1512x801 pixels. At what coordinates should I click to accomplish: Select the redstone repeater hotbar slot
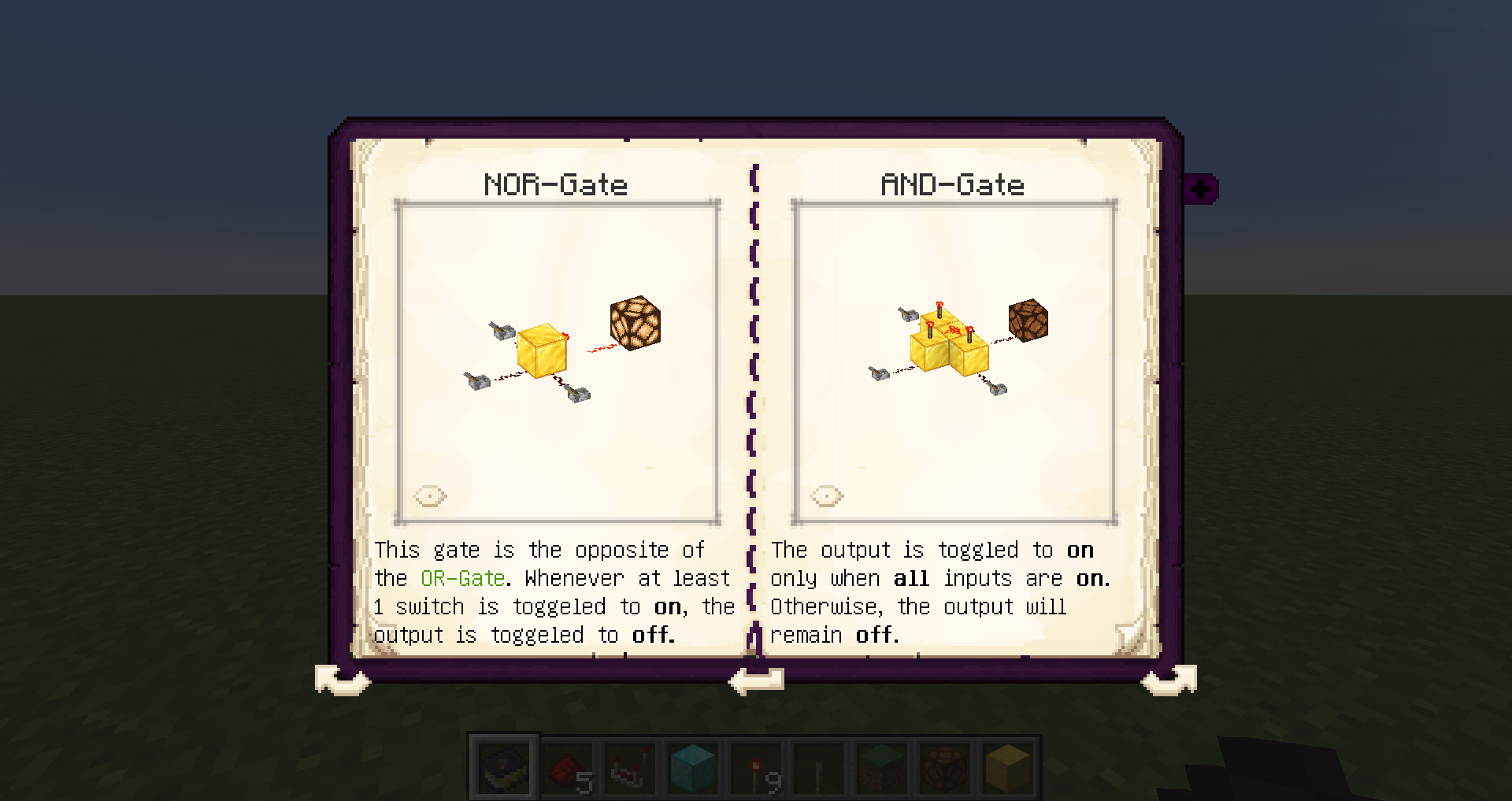(630, 767)
